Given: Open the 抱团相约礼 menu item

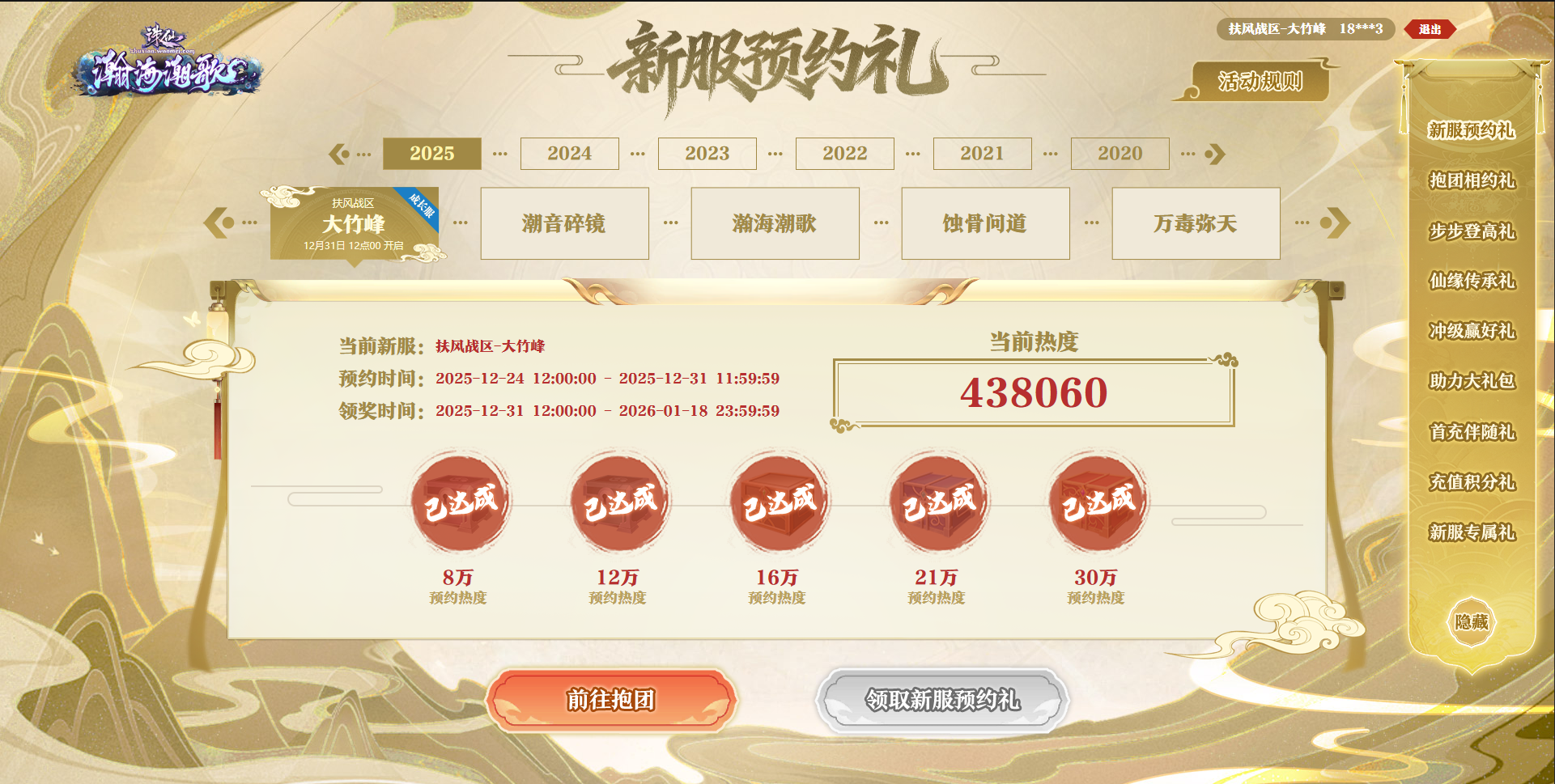Looking at the screenshot, I should (1470, 181).
